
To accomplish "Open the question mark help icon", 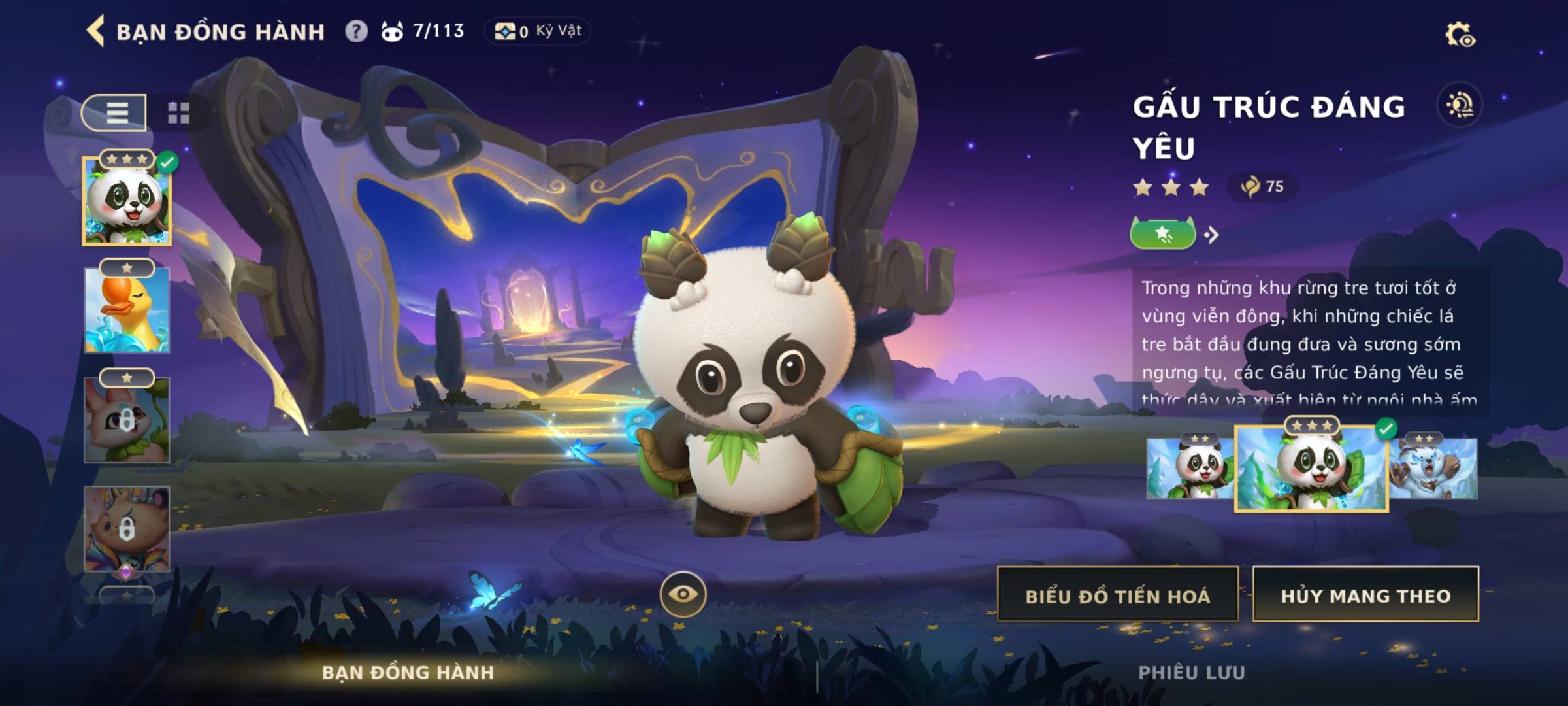I will coord(356,31).
